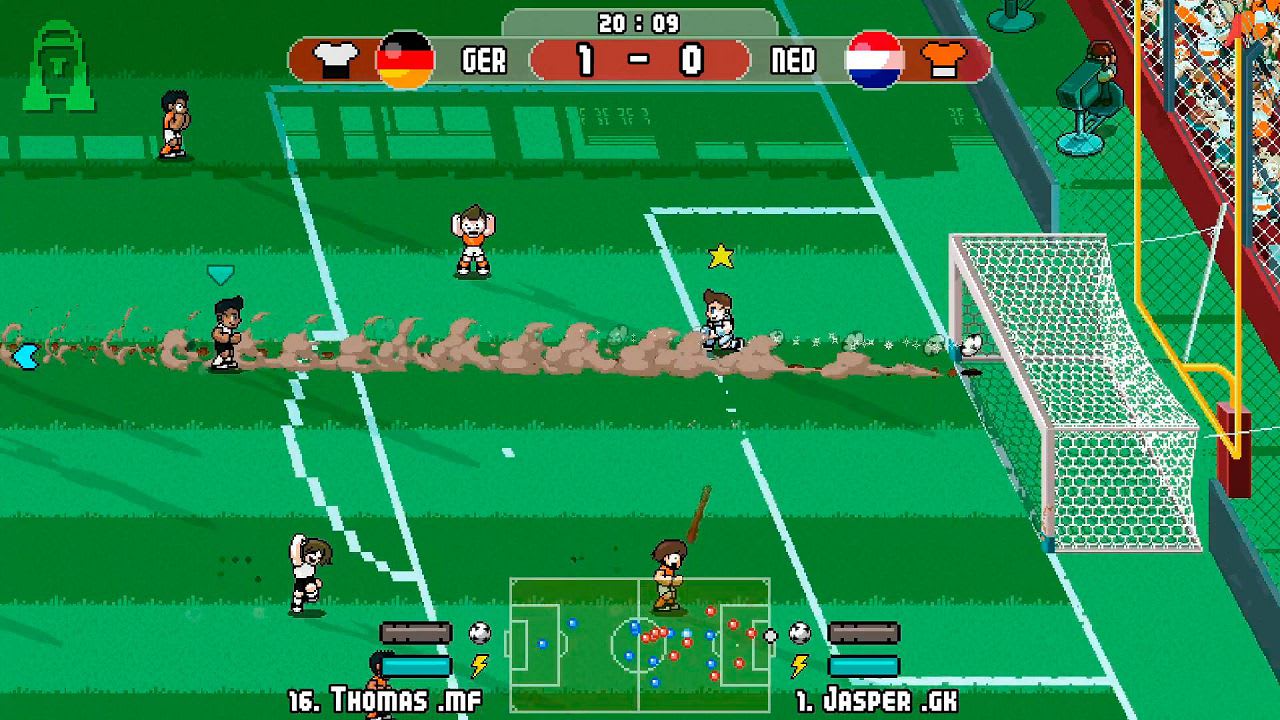Click the Netherlands flag icon on the scoreboard

872,58
